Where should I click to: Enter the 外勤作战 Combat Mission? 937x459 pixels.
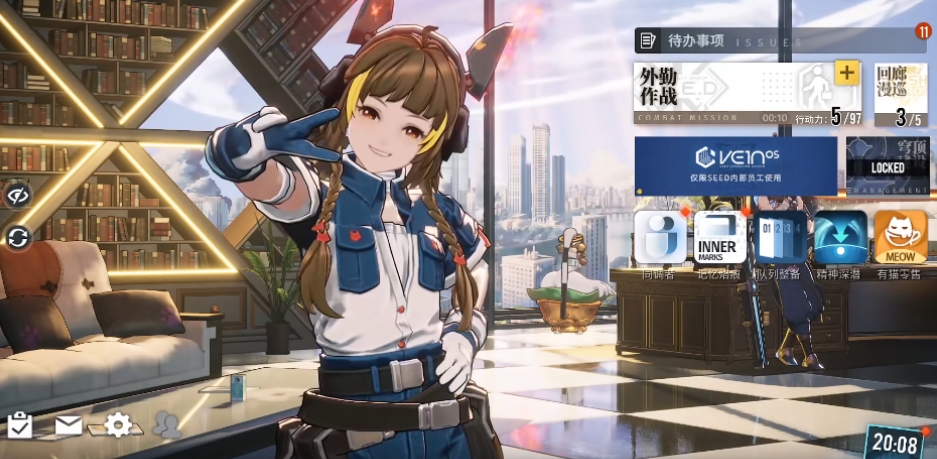click(x=720, y=92)
